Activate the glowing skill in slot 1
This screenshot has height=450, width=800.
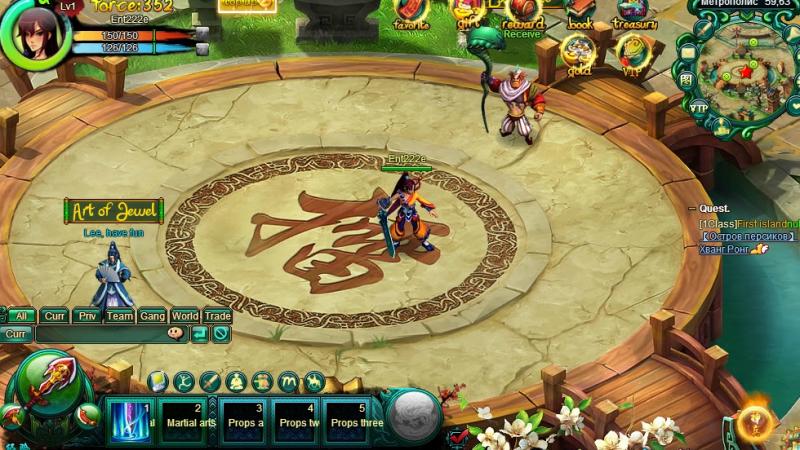tap(130, 420)
